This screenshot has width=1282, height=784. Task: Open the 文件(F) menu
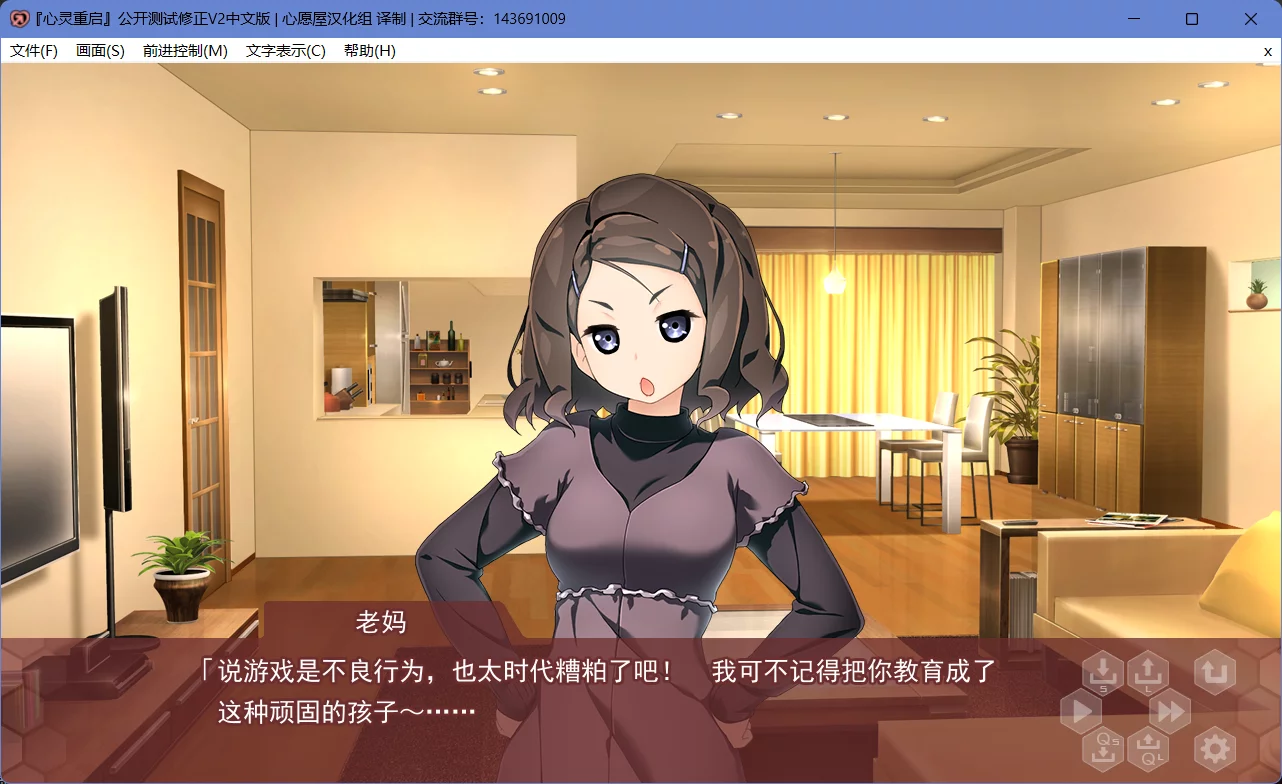click(x=32, y=51)
